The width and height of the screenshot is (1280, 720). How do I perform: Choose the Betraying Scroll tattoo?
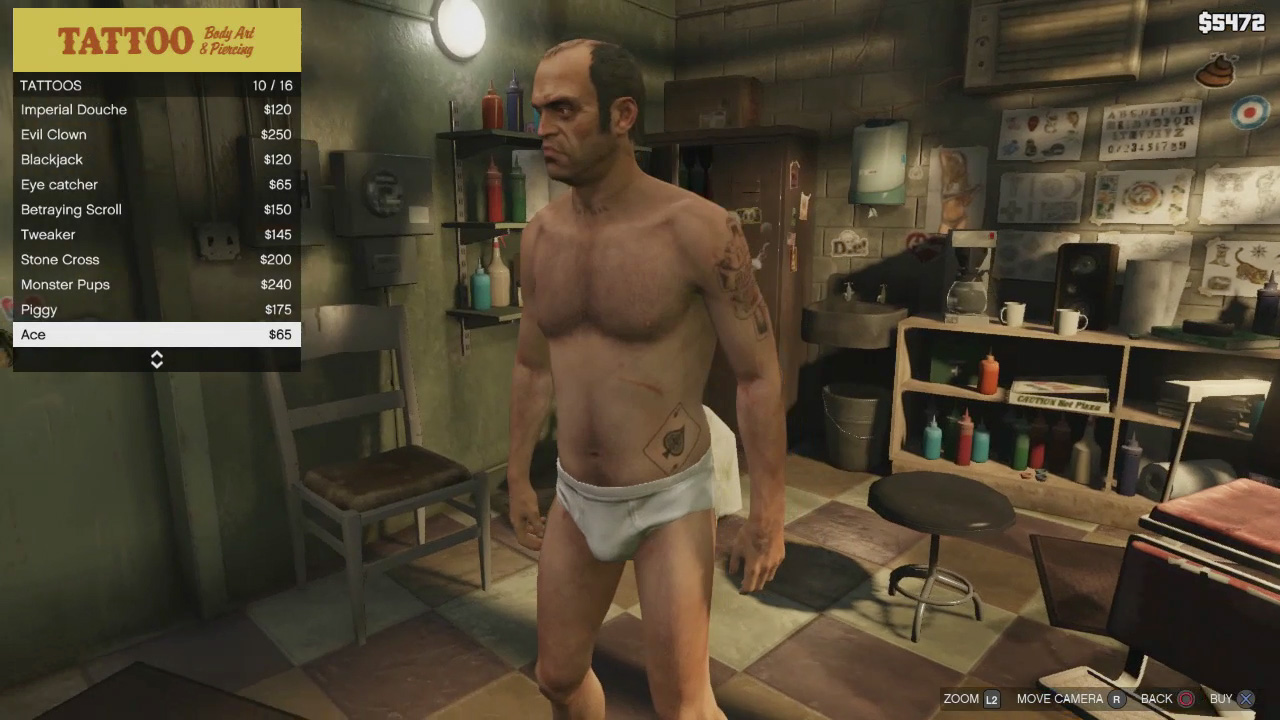[156, 210]
